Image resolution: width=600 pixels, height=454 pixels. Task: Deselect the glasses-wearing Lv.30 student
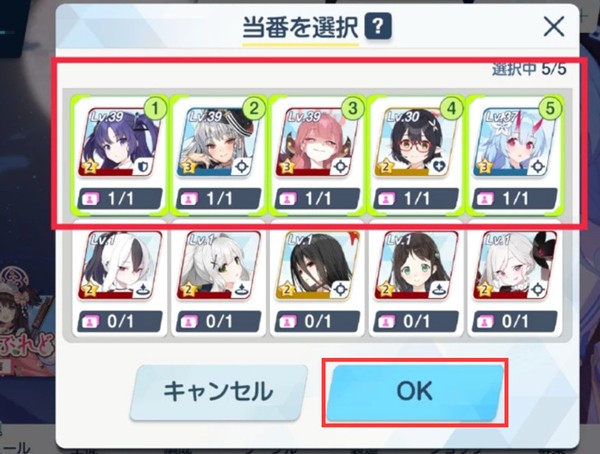tap(414, 155)
